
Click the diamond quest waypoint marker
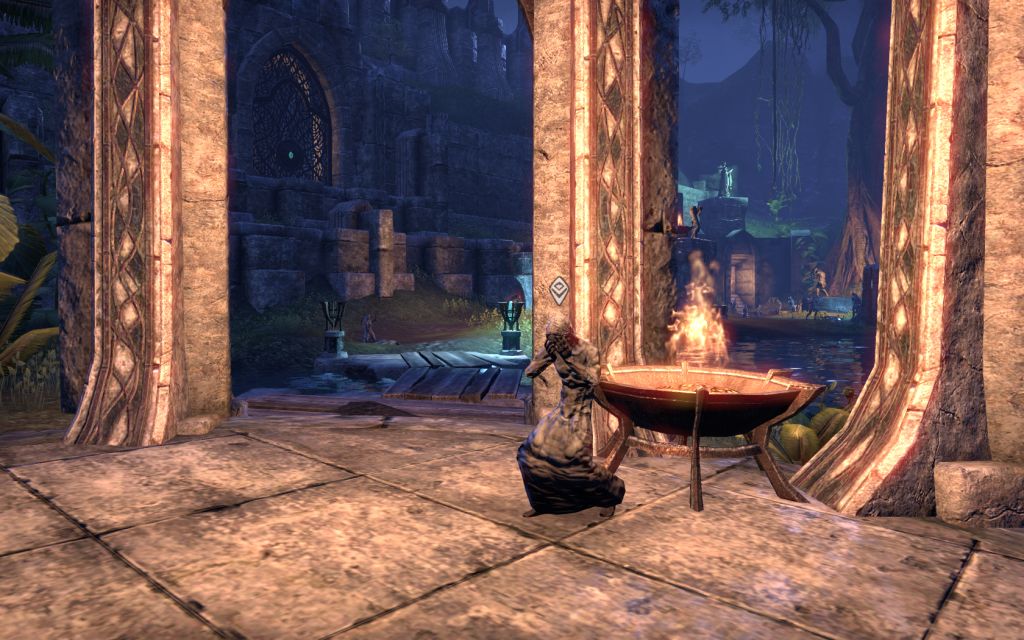[x=560, y=291]
